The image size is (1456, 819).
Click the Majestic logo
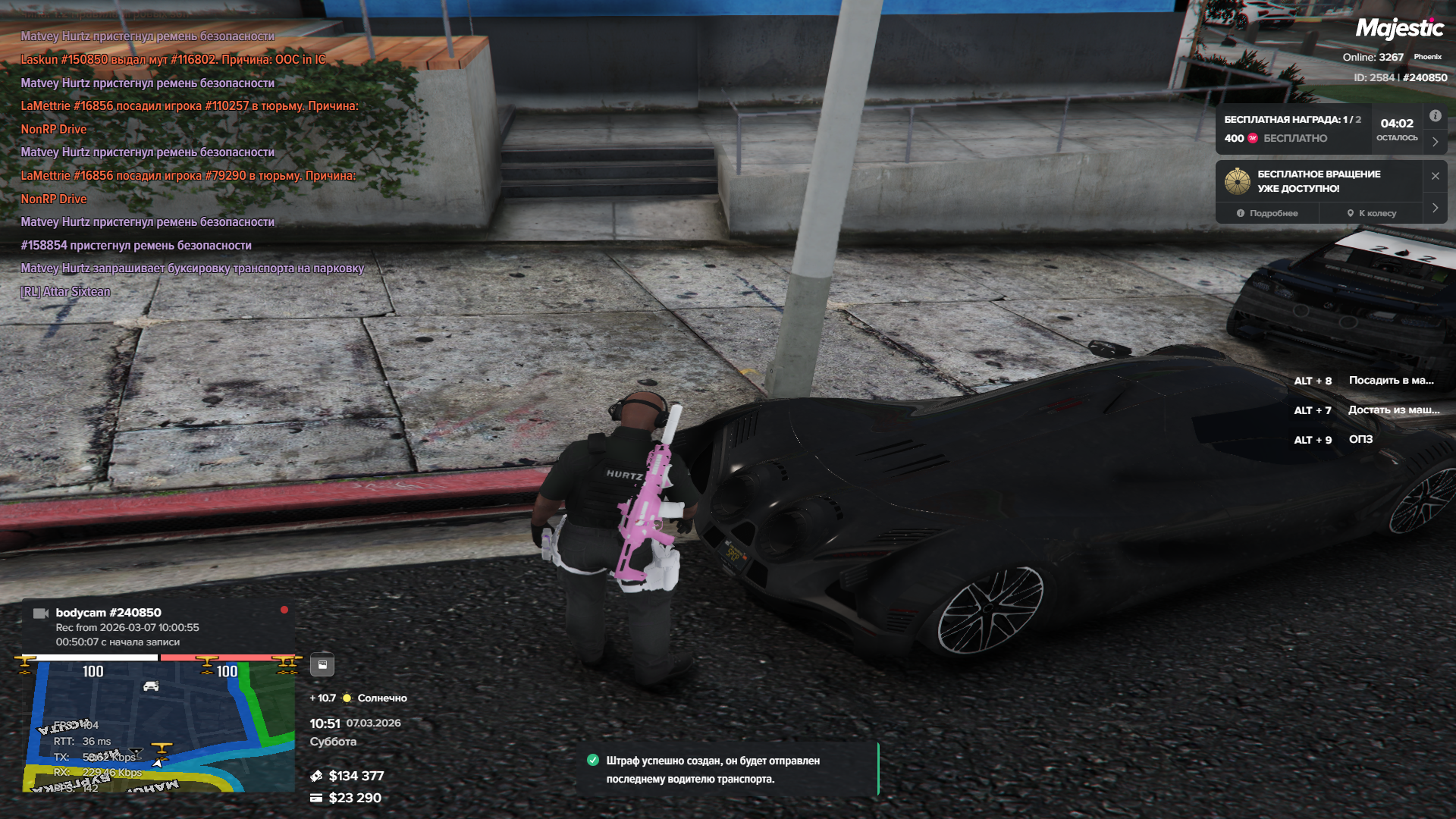tap(1399, 29)
